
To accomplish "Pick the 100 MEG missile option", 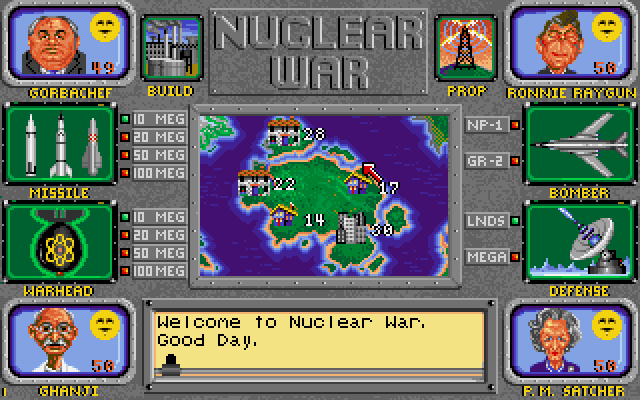I will [x=153, y=174].
